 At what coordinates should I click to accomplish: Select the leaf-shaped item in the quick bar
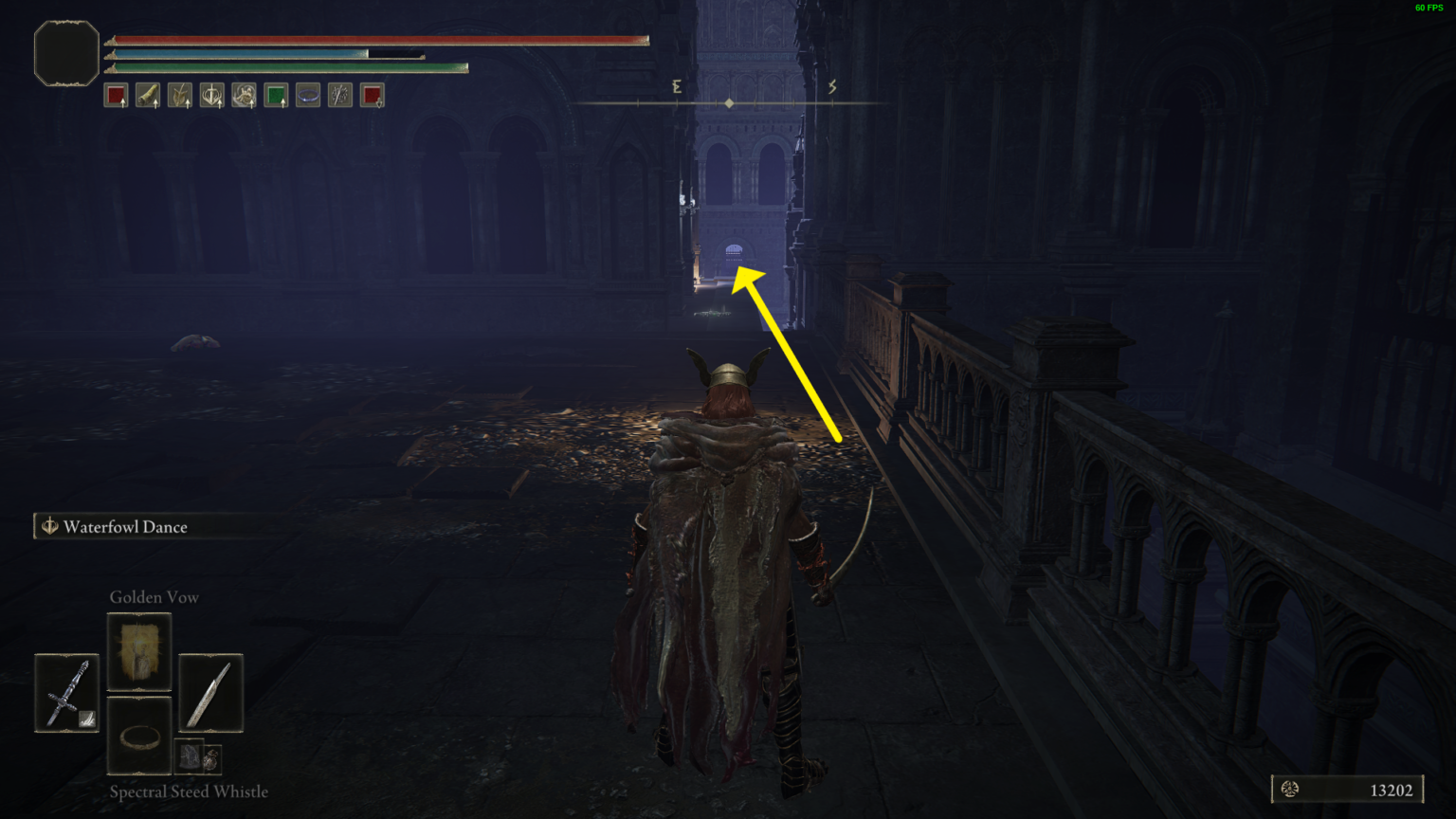[x=180, y=94]
